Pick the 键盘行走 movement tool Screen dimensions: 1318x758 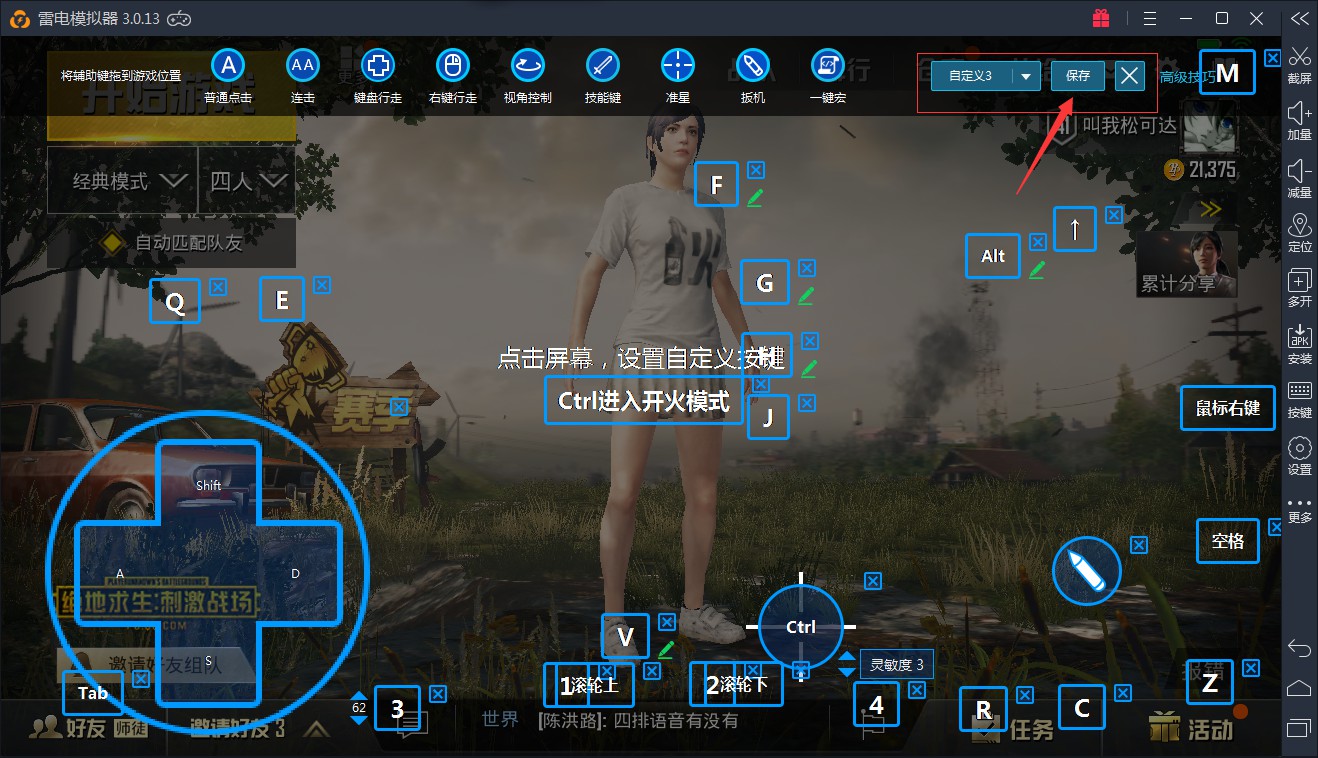(378, 76)
